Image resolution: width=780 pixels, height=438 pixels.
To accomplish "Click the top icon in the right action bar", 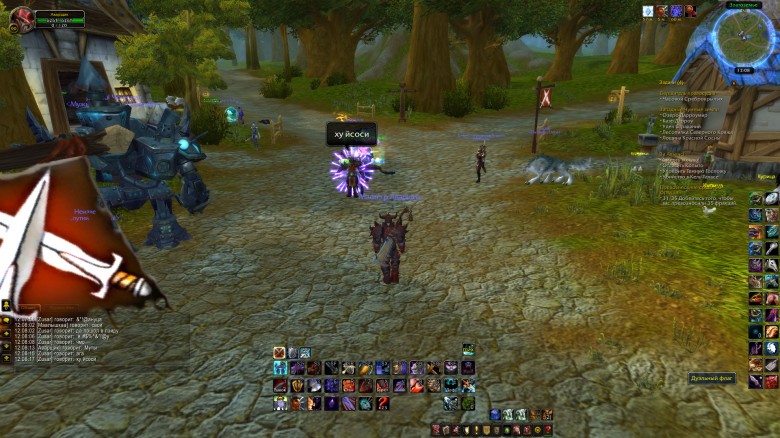I will [756, 199].
